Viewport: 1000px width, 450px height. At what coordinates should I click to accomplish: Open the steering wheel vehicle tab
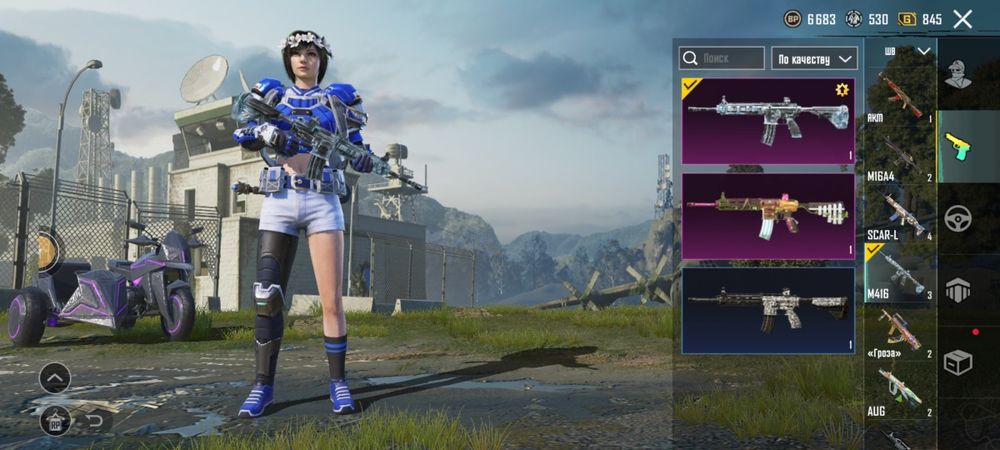[x=958, y=219]
